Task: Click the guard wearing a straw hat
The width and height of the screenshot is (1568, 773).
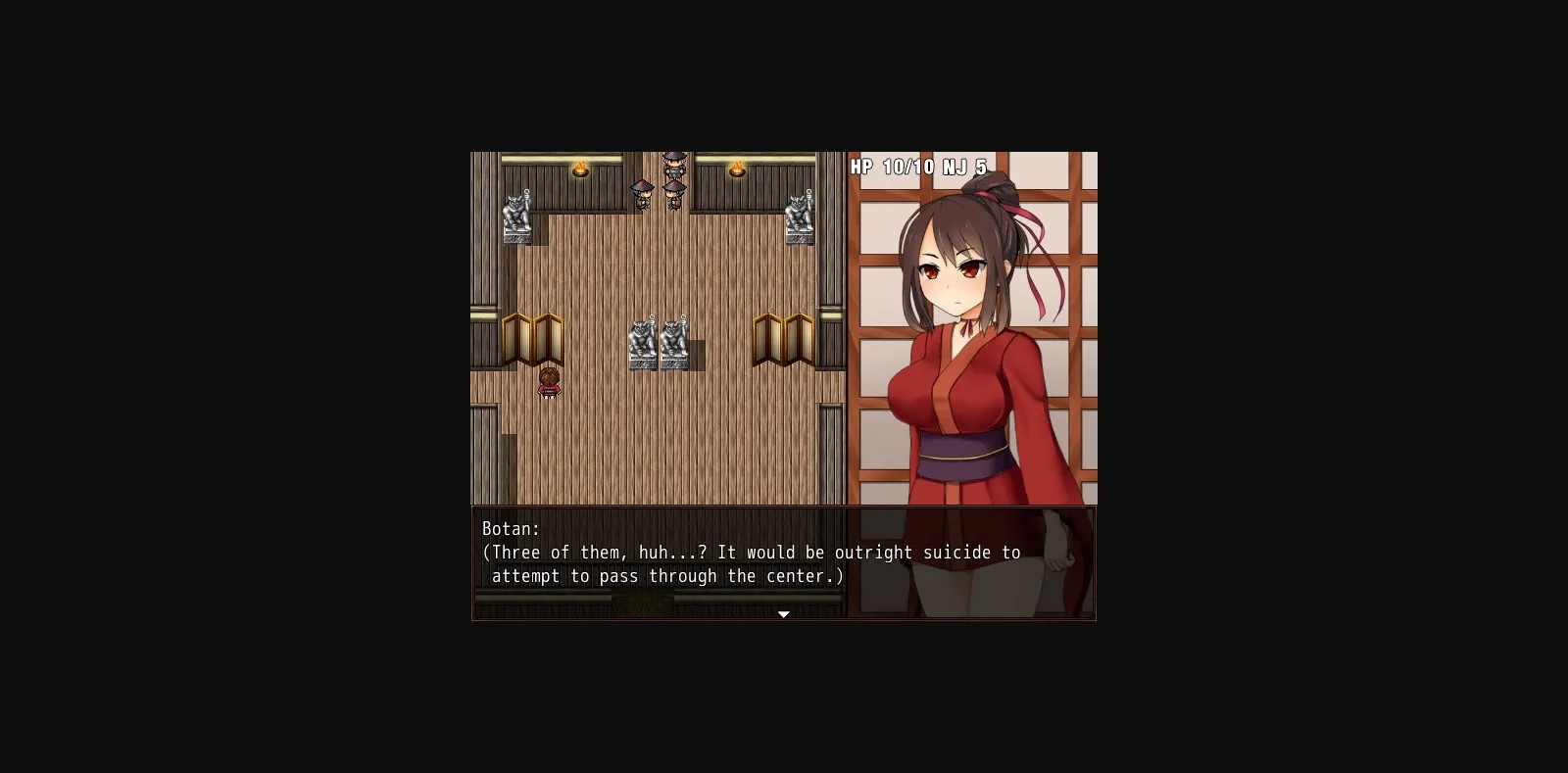Action: [643, 194]
